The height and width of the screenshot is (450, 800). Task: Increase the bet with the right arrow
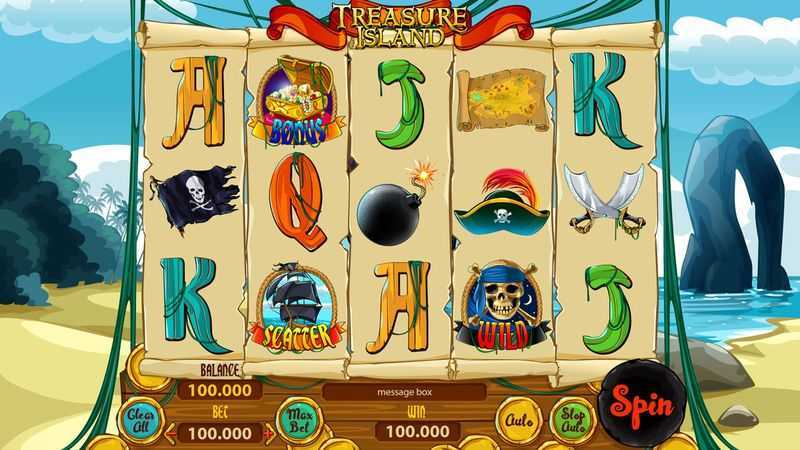pos(269,433)
